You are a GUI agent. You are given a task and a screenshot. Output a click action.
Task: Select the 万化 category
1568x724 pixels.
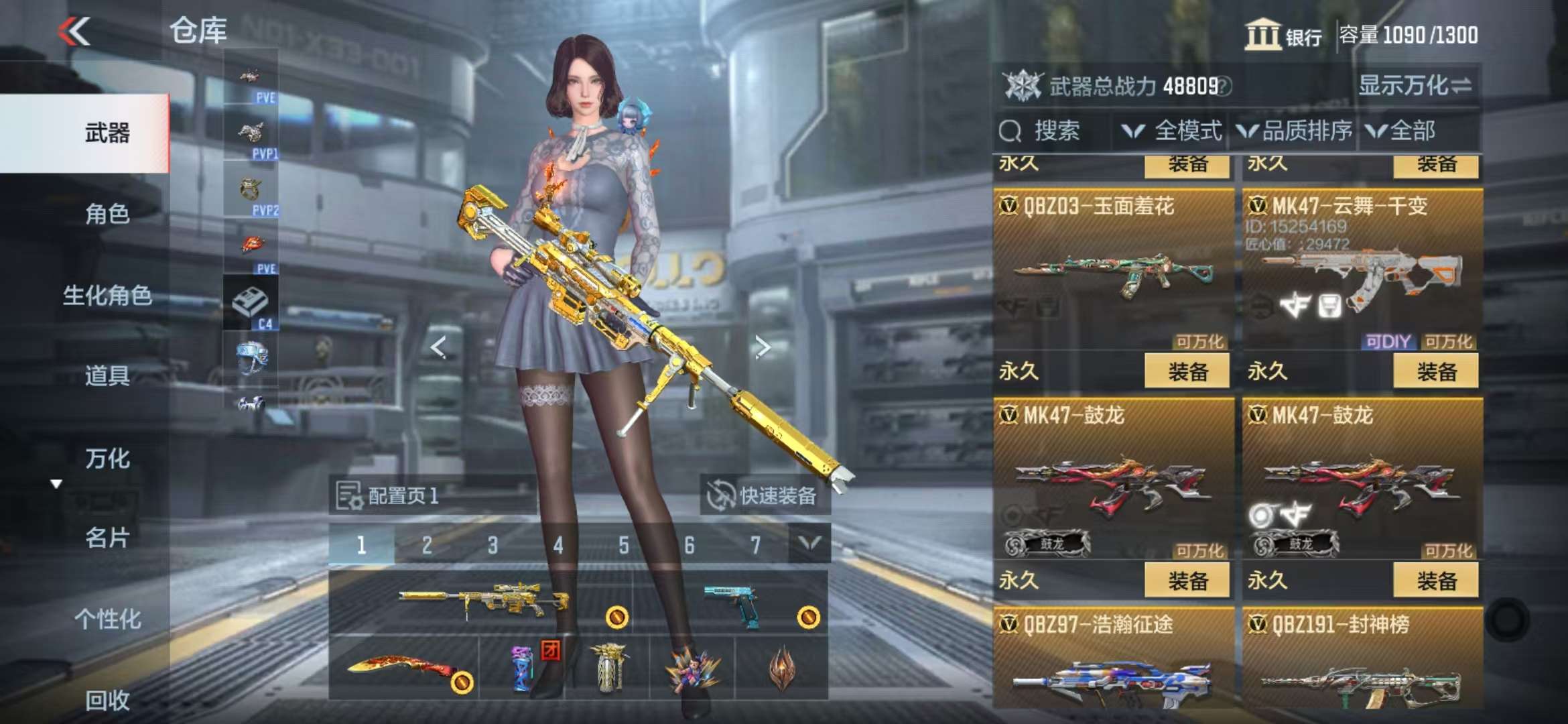[x=107, y=459]
